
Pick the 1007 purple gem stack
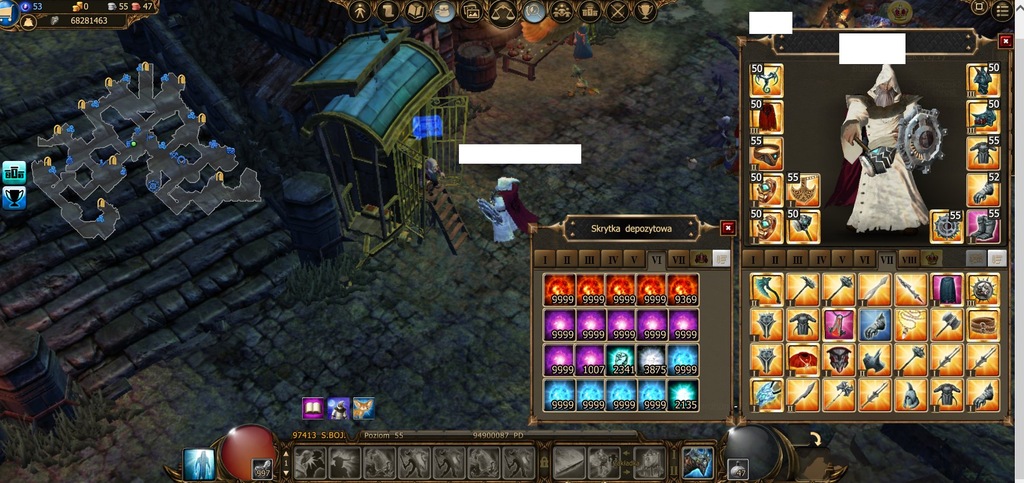coord(590,360)
